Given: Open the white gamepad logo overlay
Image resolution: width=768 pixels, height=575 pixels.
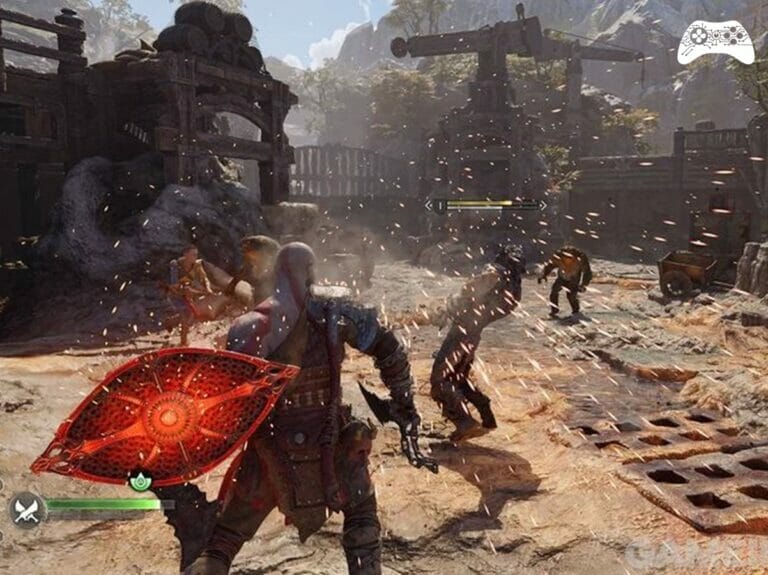Looking at the screenshot, I should [715, 42].
